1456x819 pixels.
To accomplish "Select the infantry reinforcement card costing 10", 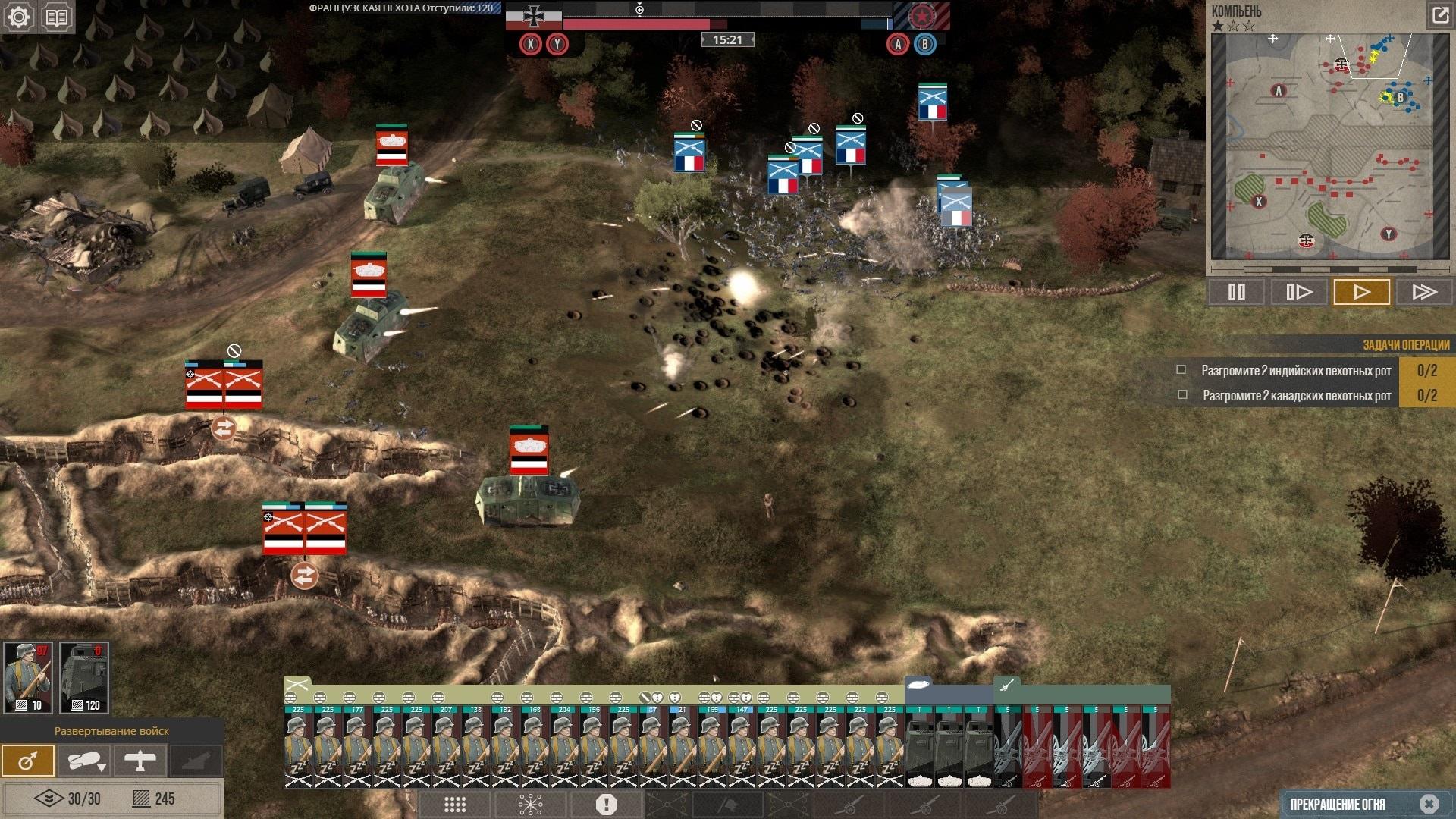I will pyautogui.click(x=28, y=677).
